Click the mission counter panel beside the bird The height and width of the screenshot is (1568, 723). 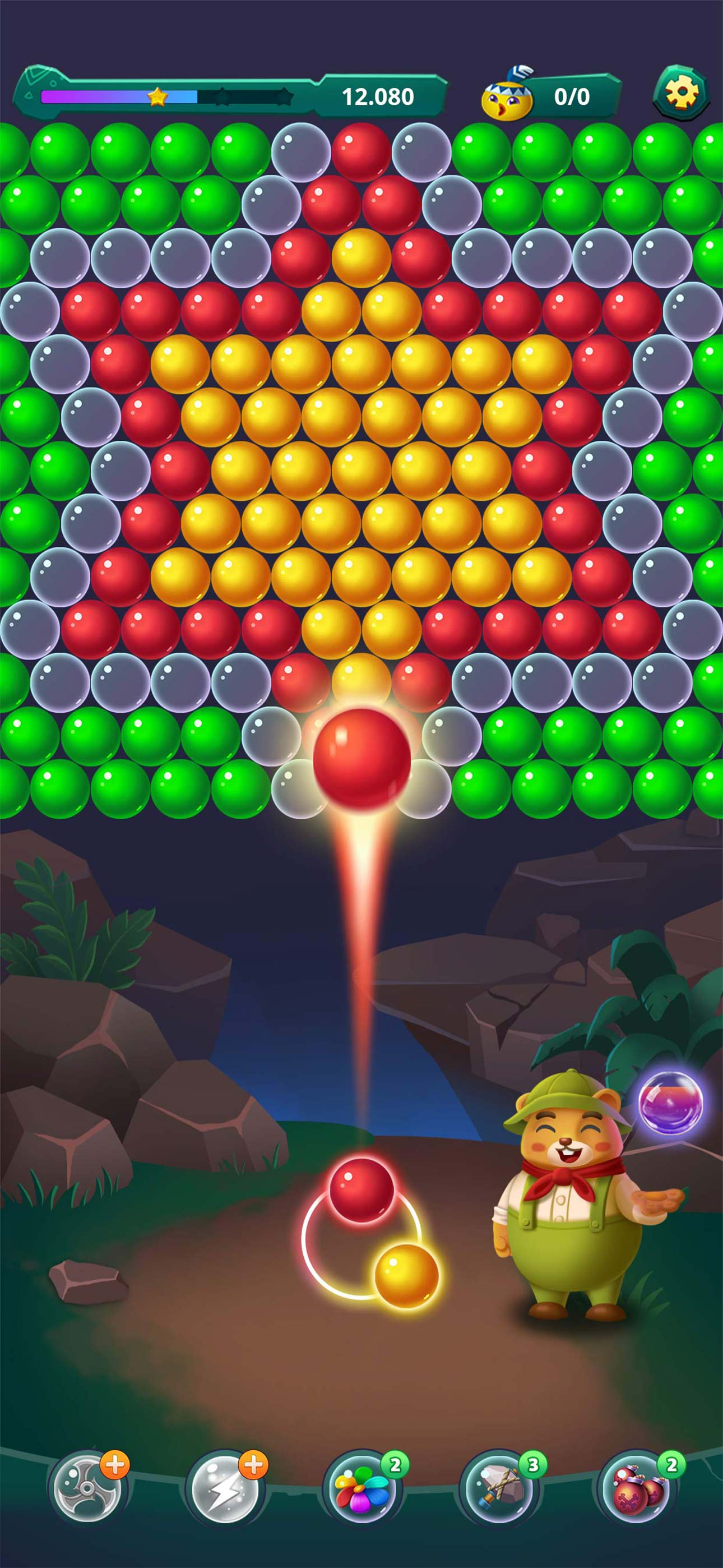(x=574, y=96)
